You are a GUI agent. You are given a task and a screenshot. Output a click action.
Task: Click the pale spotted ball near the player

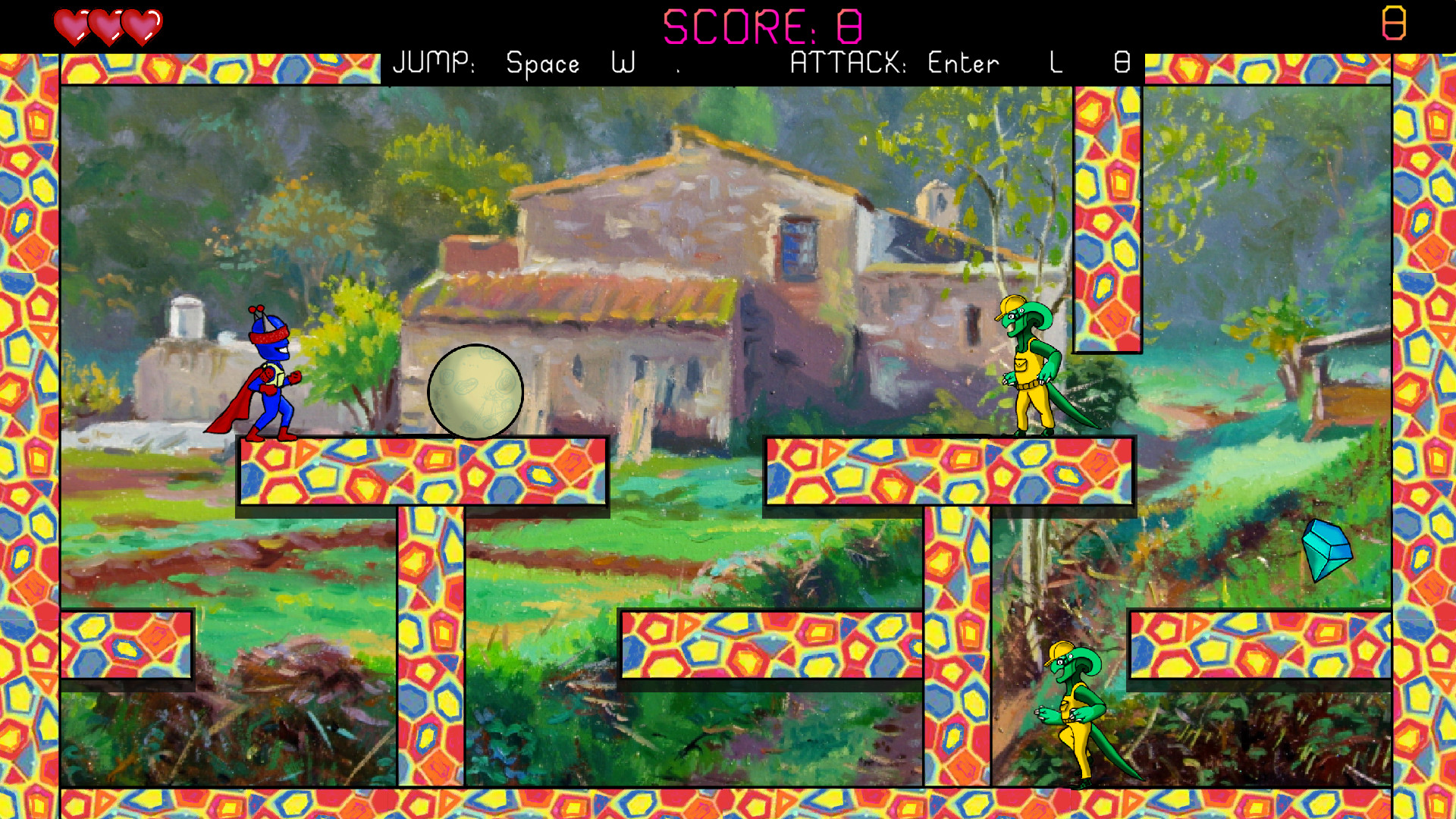click(x=476, y=392)
